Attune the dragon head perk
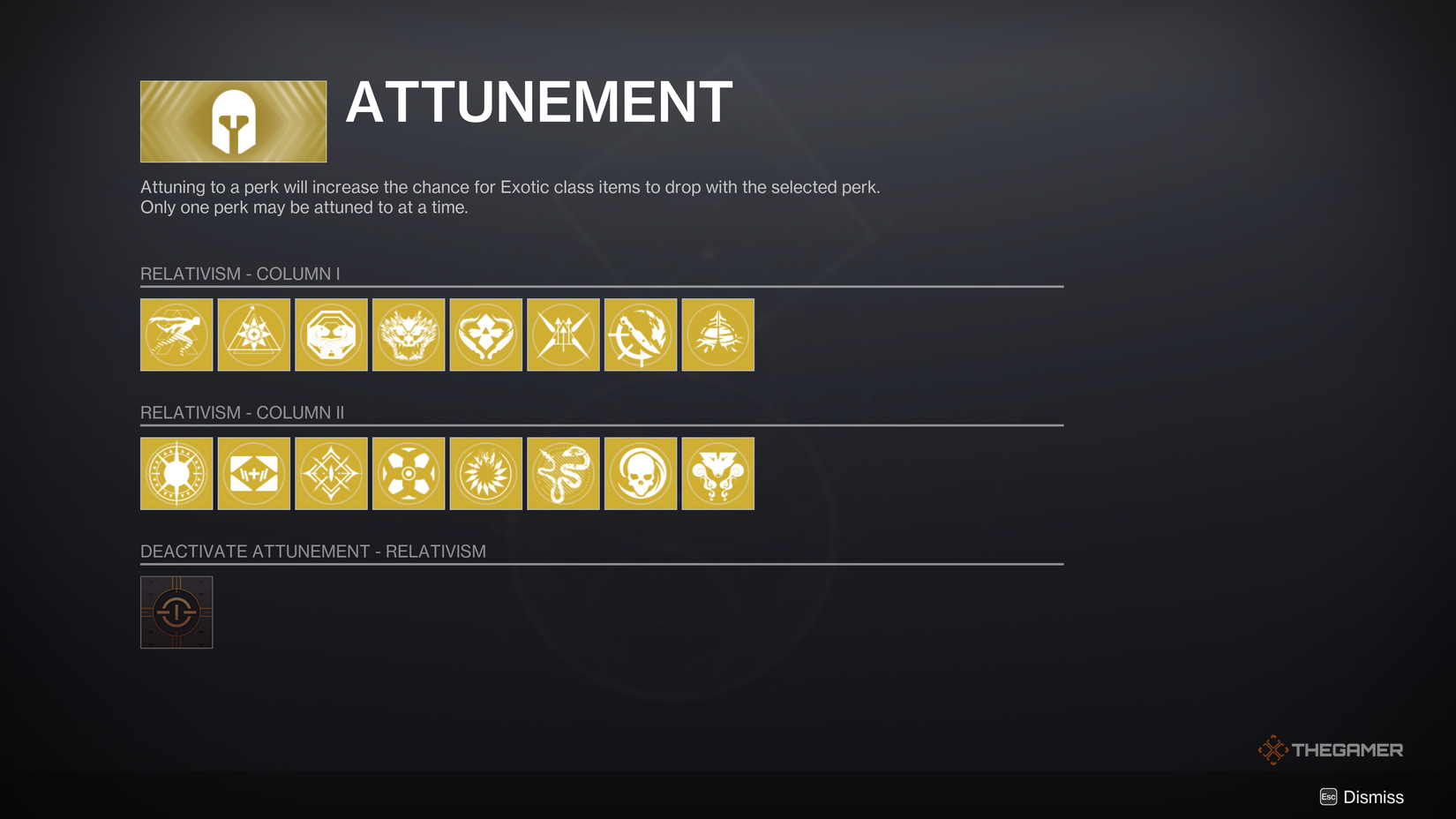Screen dimensions: 1456x819 pos(408,334)
